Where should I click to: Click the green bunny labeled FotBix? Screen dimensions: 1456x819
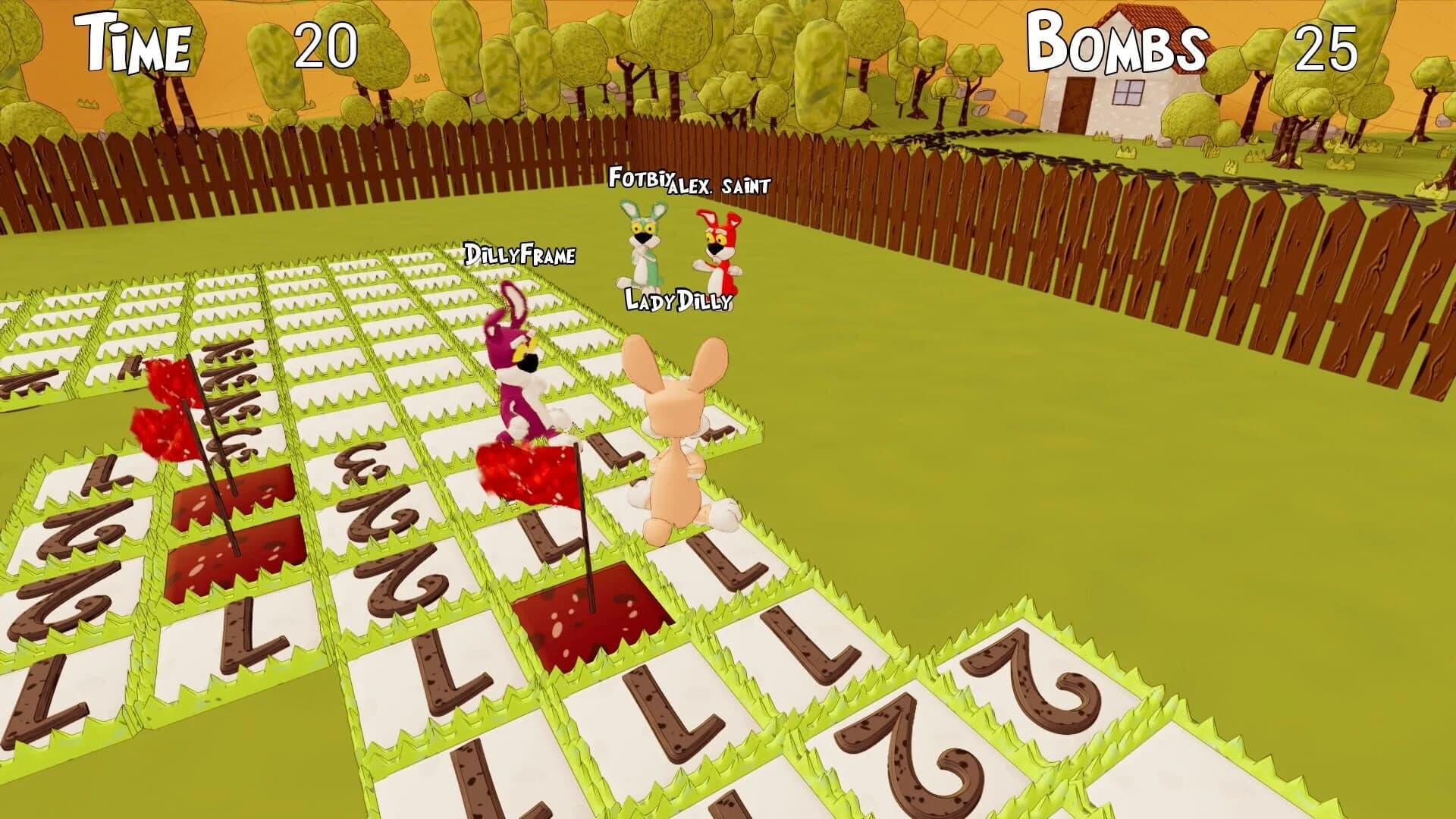(641, 243)
